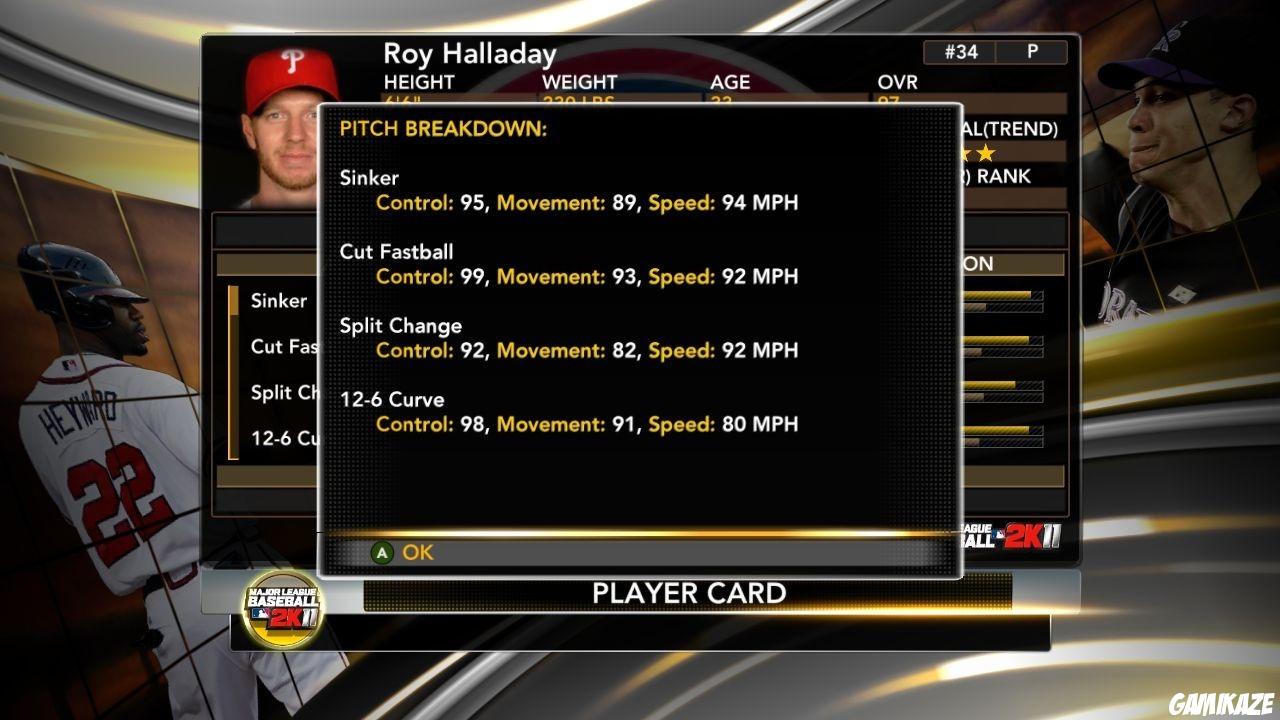
Task: Select Sinker in the pitch list
Action: (278, 301)
